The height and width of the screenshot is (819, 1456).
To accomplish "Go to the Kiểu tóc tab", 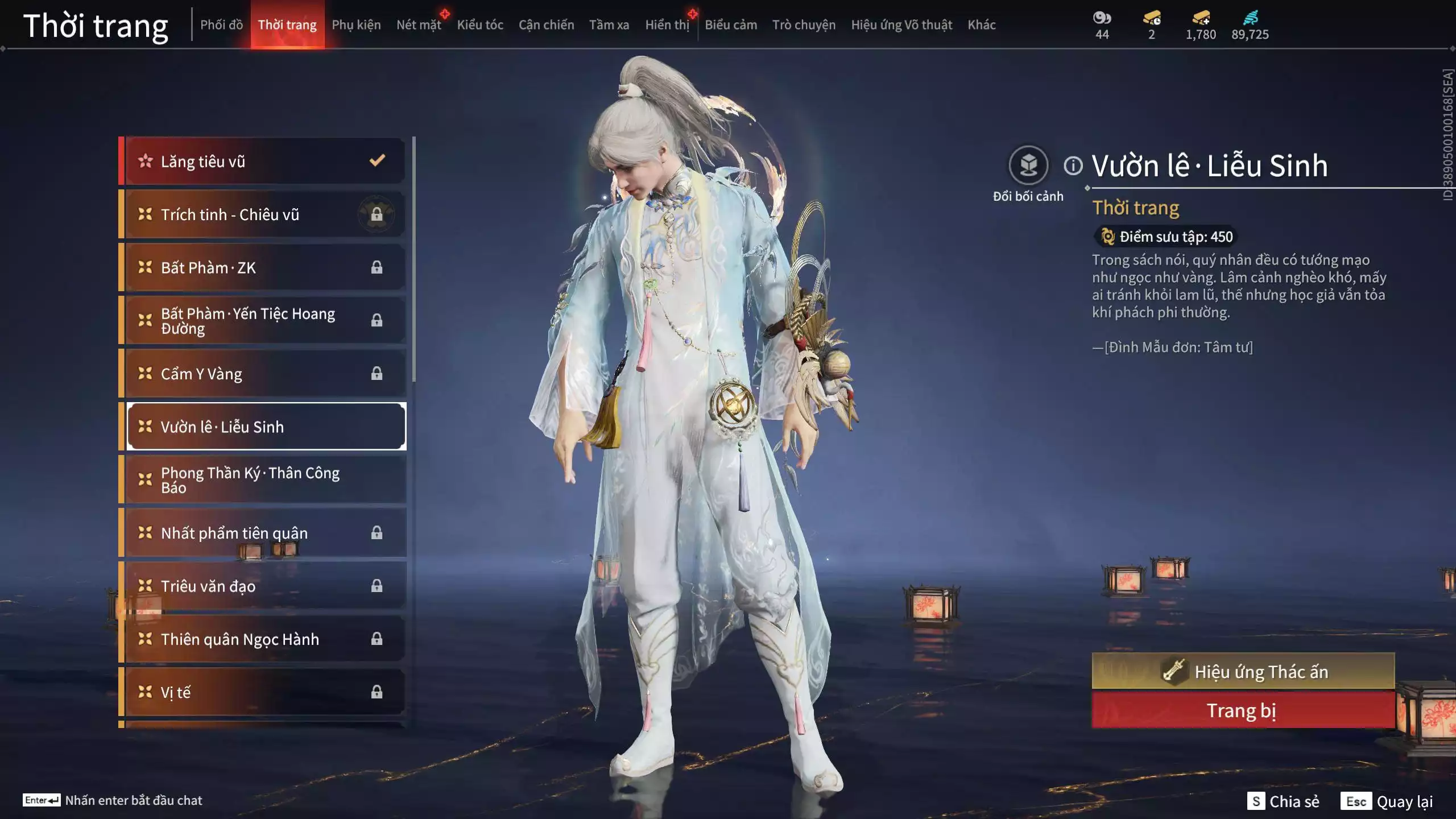I will pos(480,25).
